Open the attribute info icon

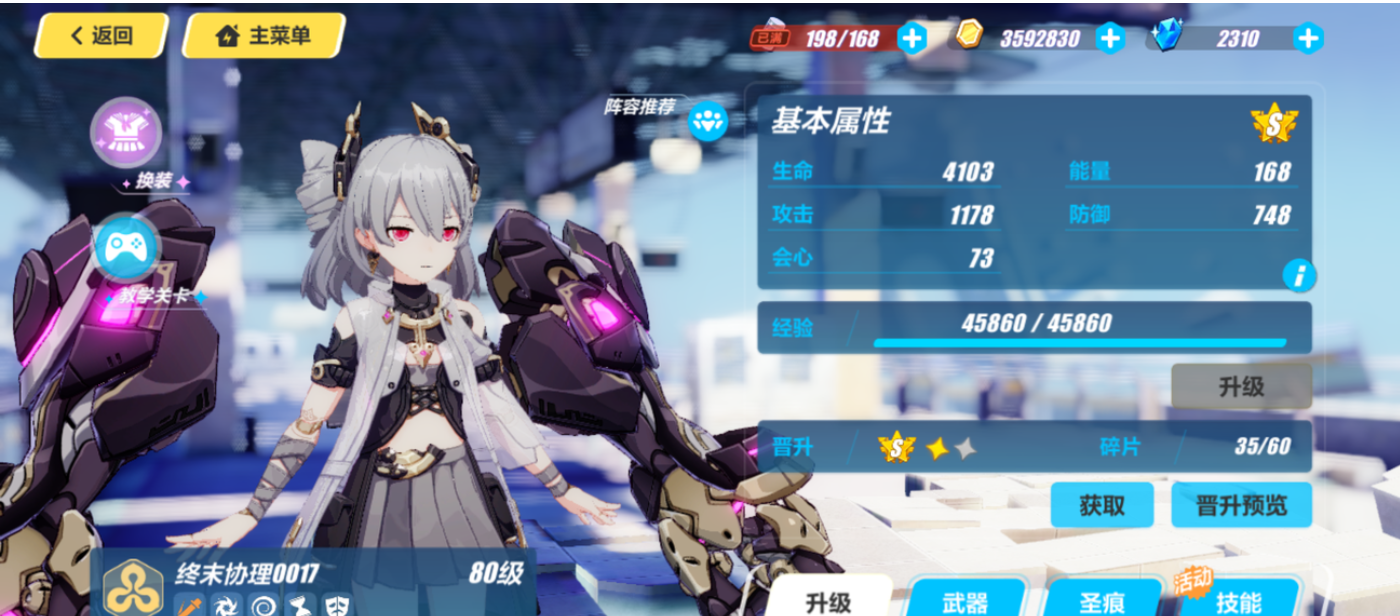1298,275
